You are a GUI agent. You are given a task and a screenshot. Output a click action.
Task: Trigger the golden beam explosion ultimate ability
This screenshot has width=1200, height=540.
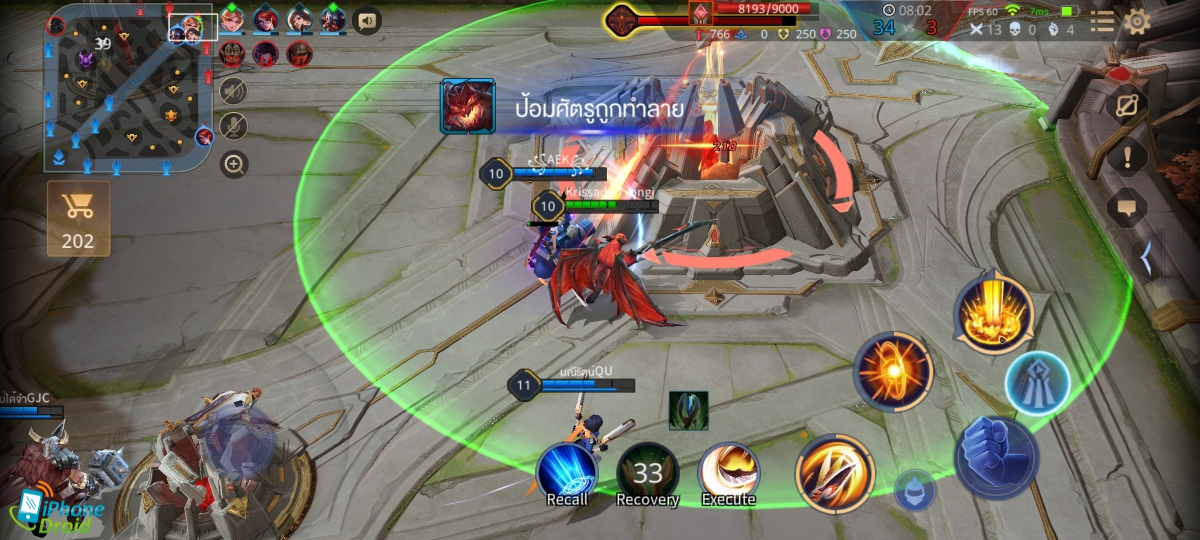(x=993, y=310)
